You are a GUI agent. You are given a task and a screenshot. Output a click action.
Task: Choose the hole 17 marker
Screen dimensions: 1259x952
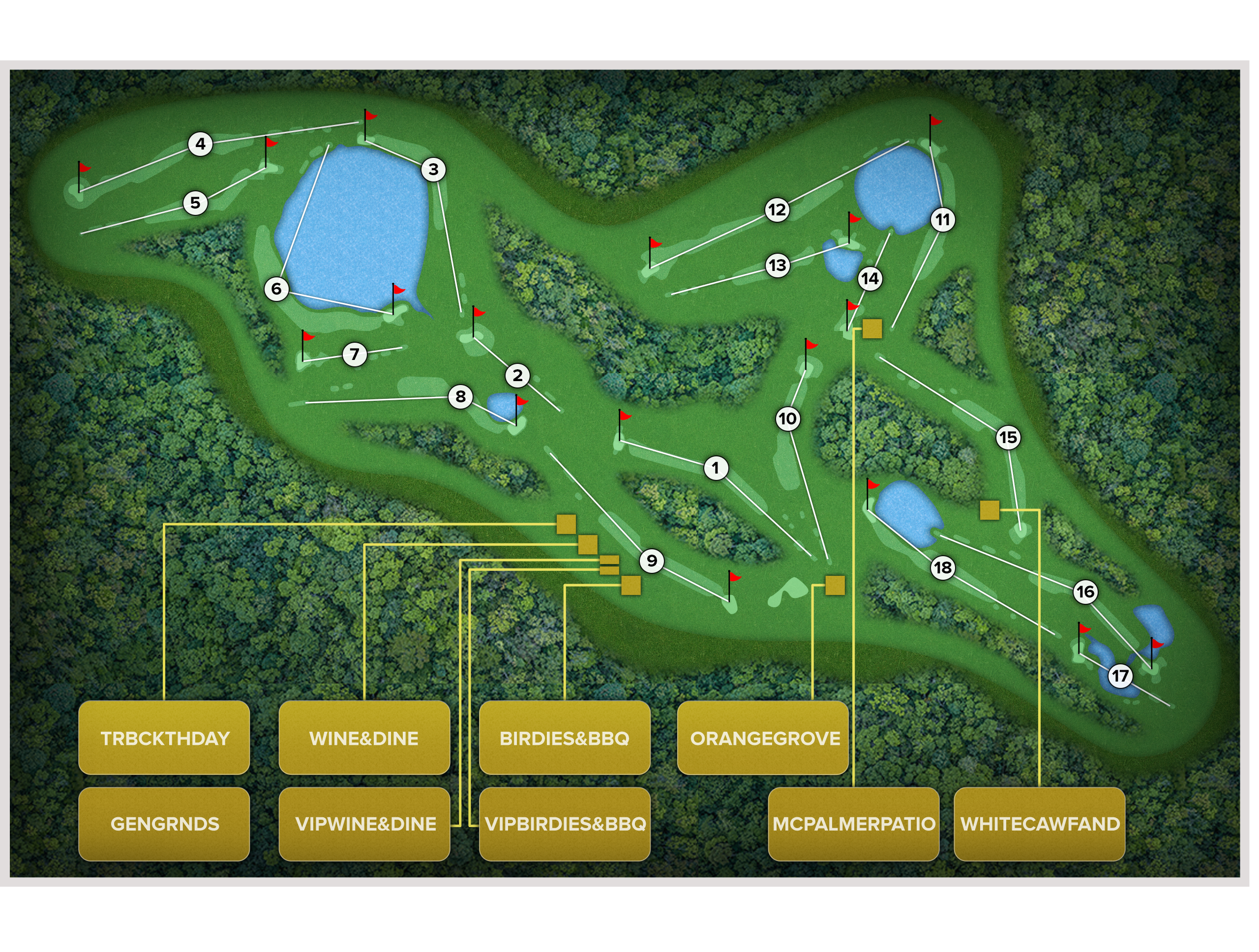click(x=1120, y=676)
